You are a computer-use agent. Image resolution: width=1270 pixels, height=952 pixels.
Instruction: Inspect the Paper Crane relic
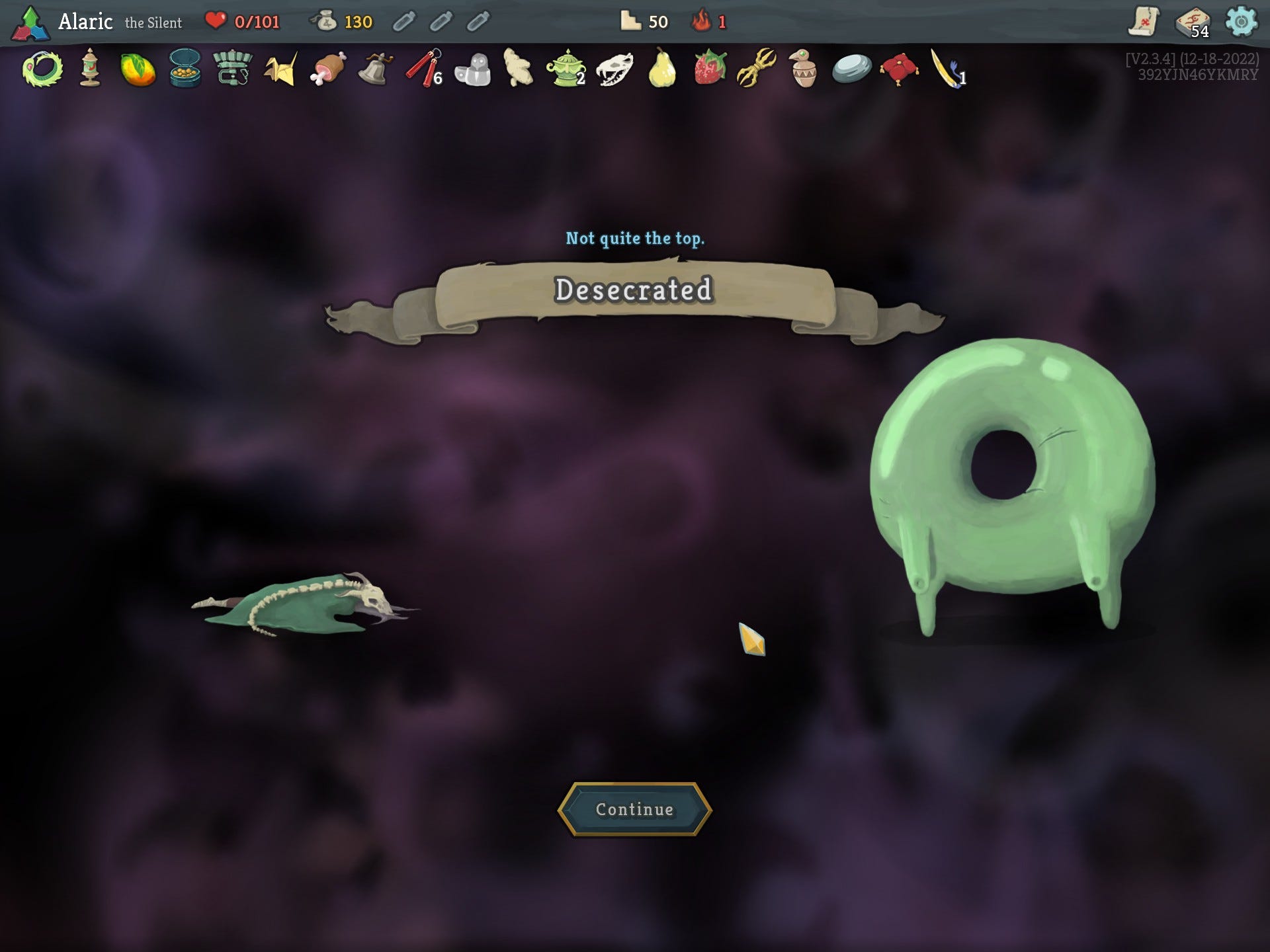point(280,69)
